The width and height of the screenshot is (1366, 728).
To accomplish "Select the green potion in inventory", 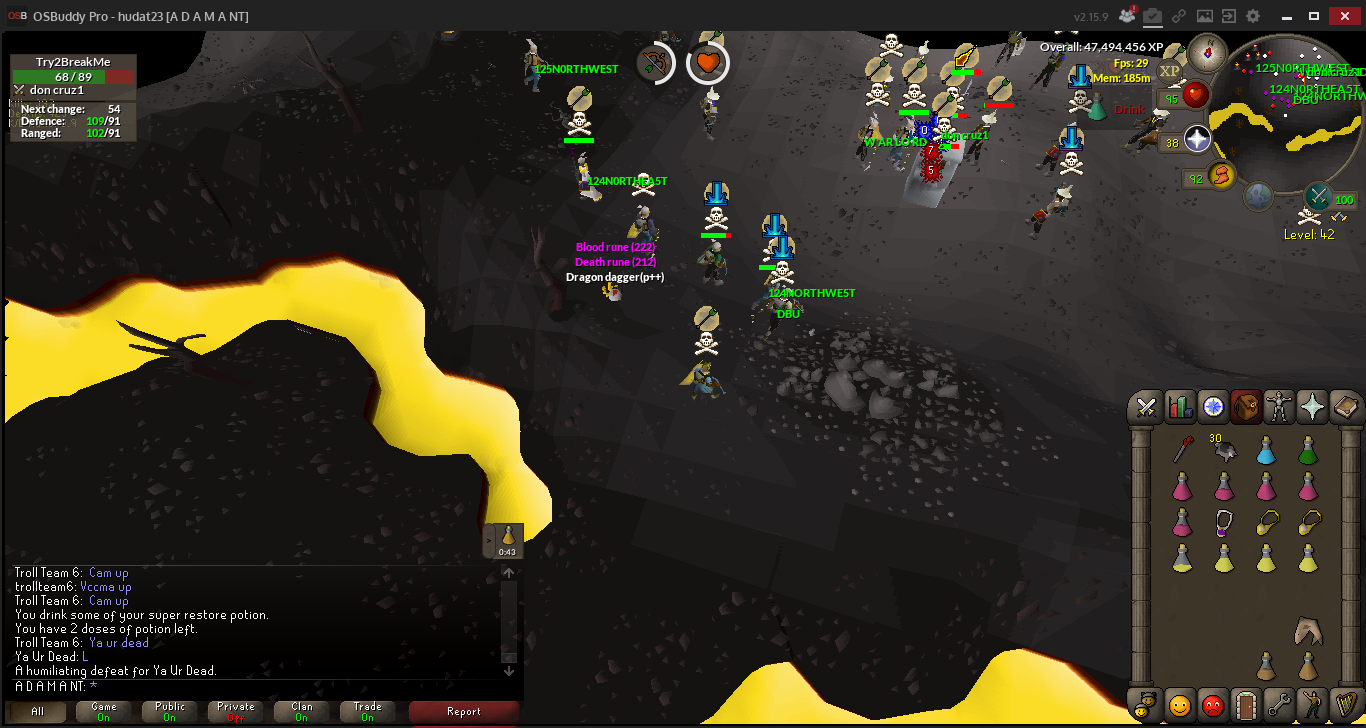I will 1307,452.
